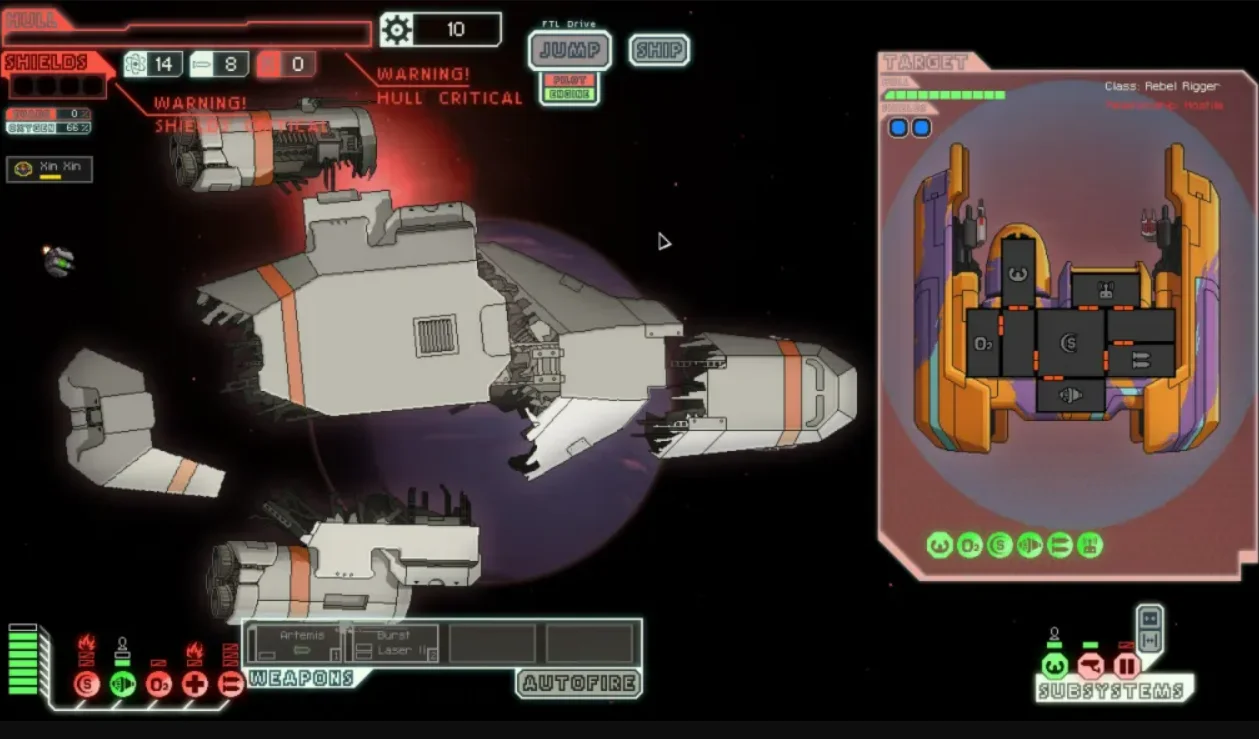Click the sensors camera subsystem icon
The height and width of the screenshot is (739, 1259).
tap(1090, 665)
